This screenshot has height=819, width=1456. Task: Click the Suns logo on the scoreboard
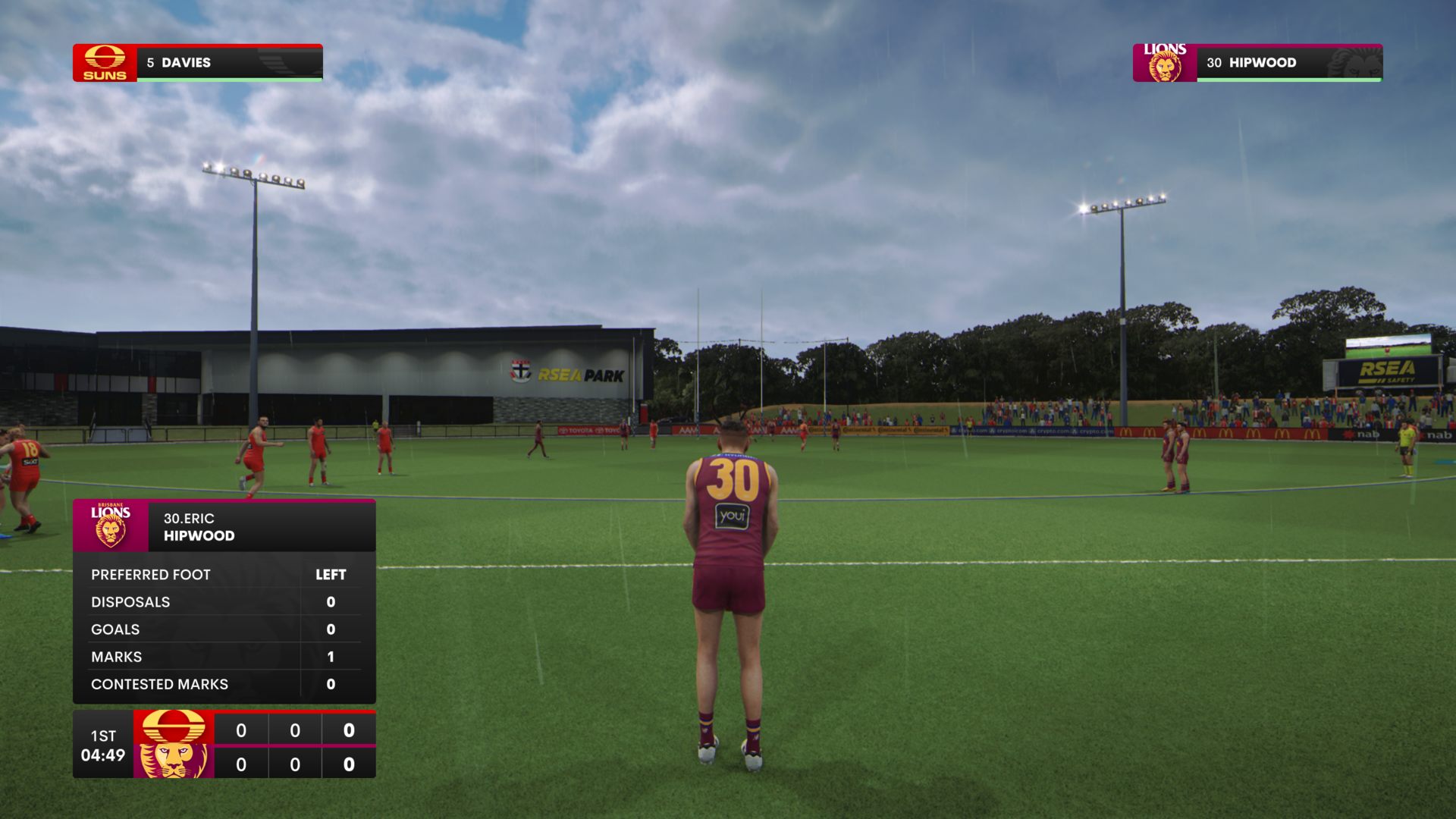[174, 726]
